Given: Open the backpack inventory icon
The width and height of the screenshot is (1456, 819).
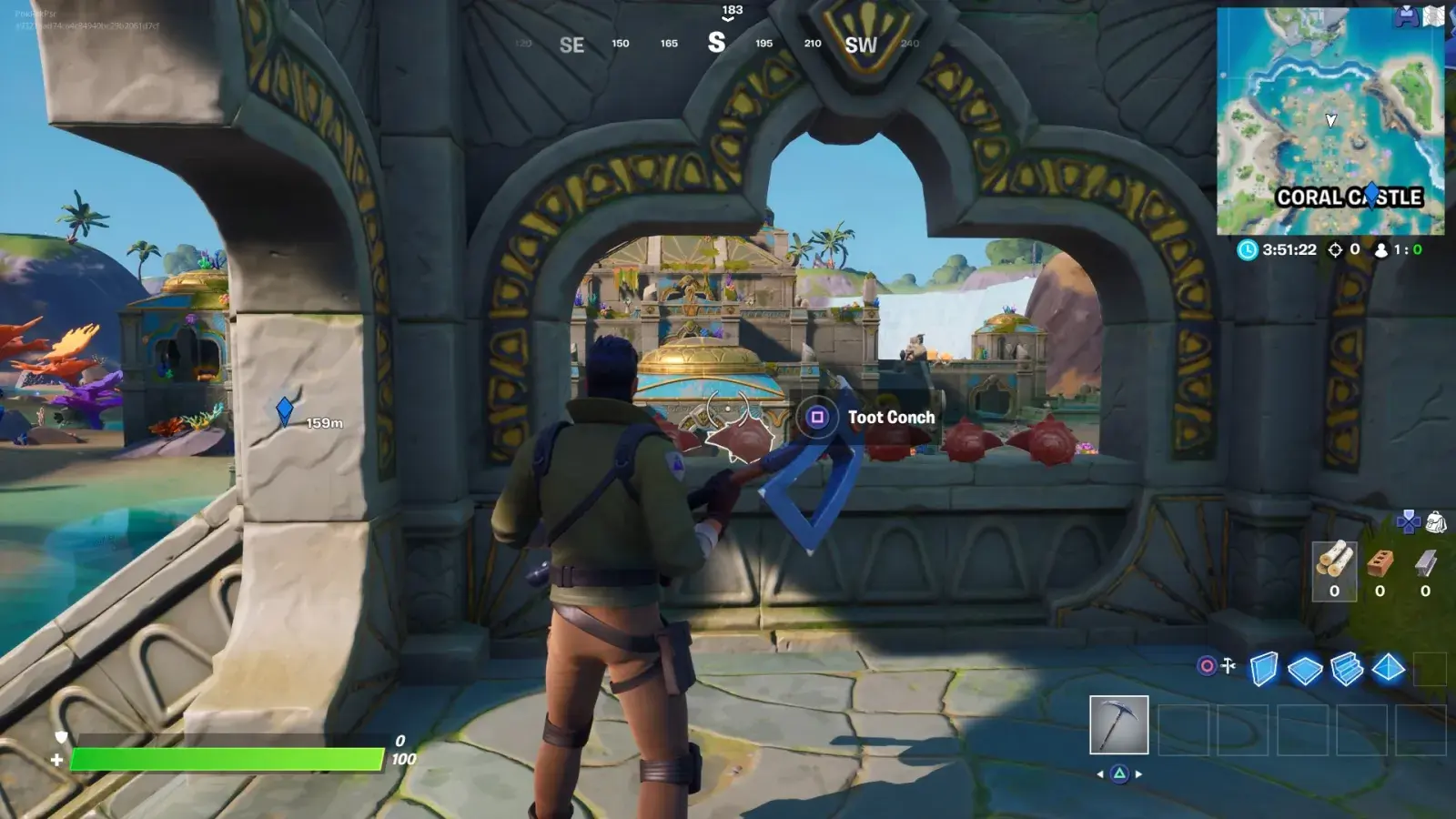Looking at the screenshot, I should 1436,522.
